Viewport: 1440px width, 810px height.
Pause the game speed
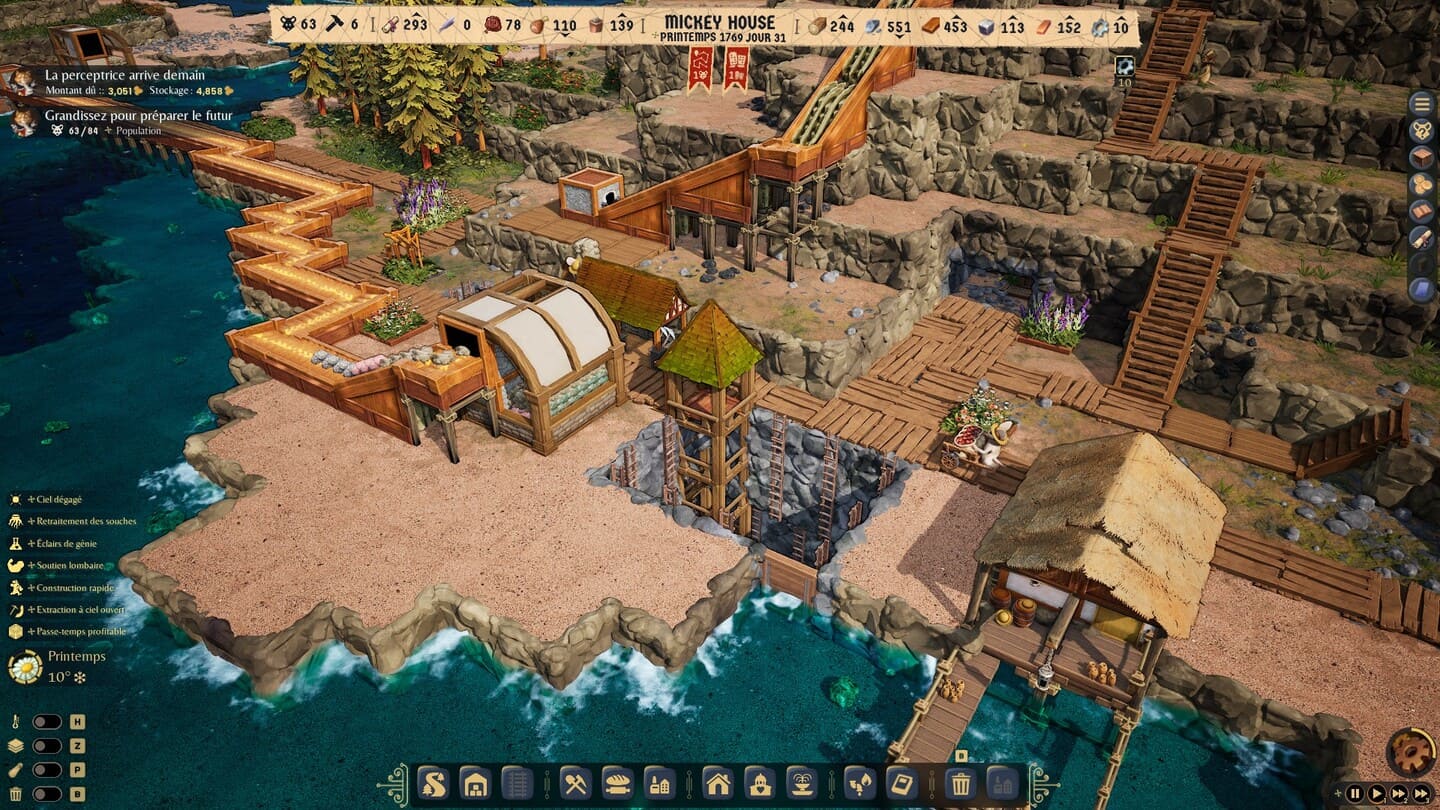coord(1355,794)
